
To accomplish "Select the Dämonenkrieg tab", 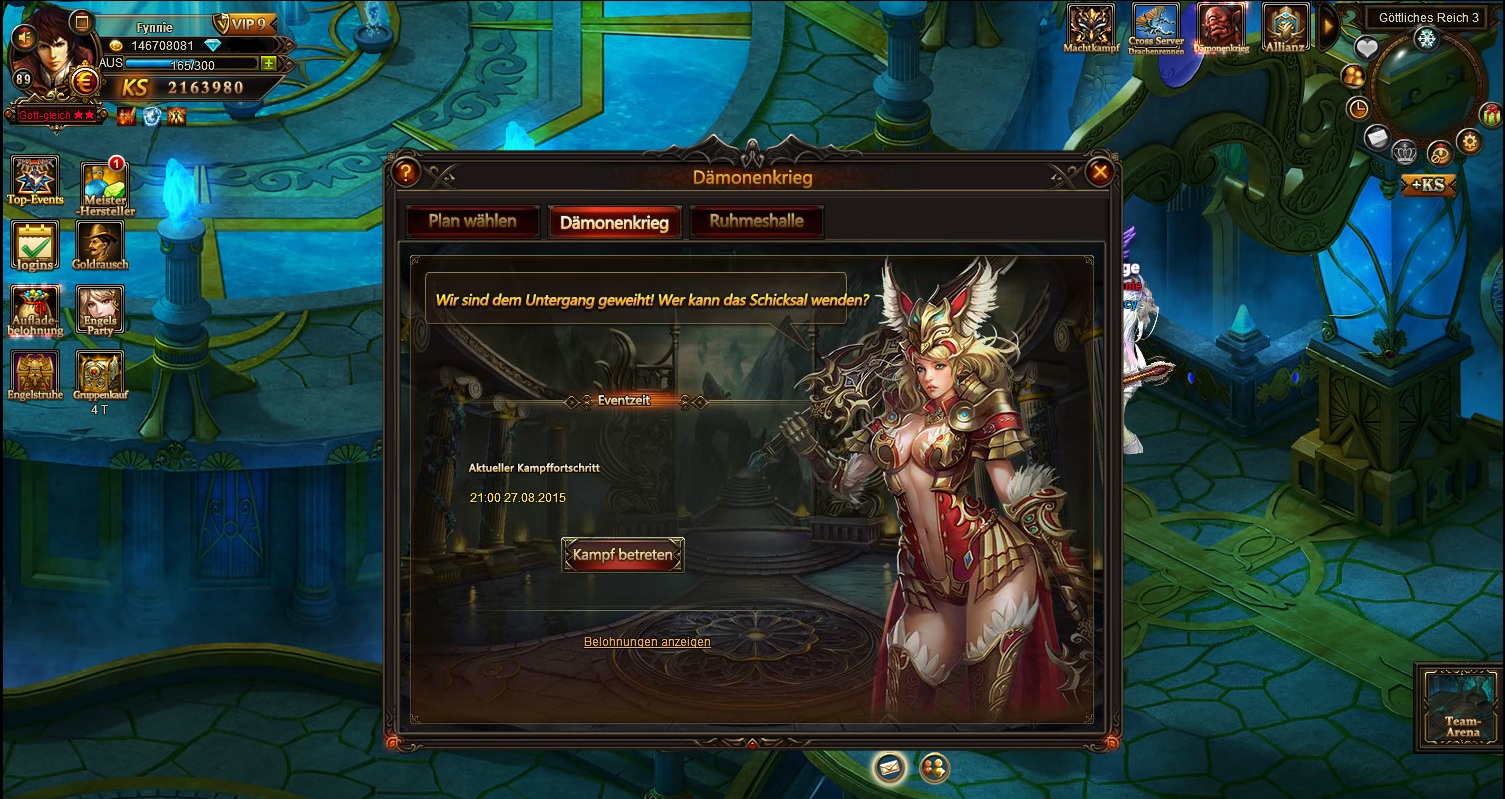I will 614,222.
